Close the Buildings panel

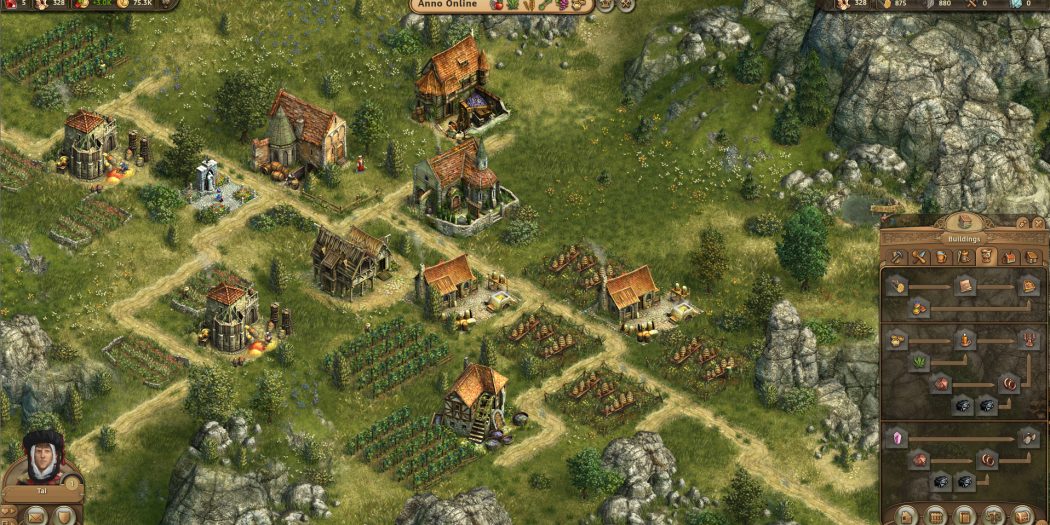[x=1038, y=222]
